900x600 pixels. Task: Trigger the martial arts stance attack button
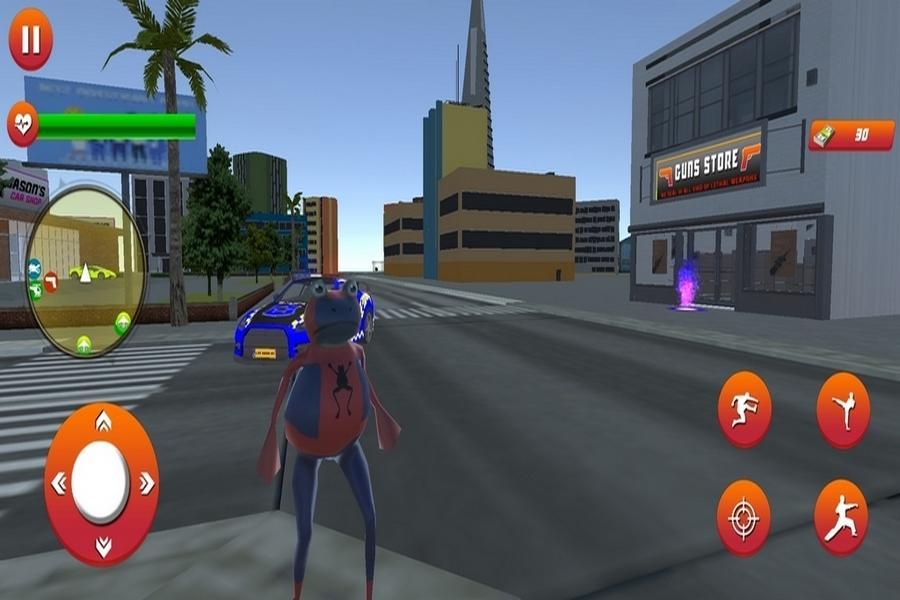point(841,517)
